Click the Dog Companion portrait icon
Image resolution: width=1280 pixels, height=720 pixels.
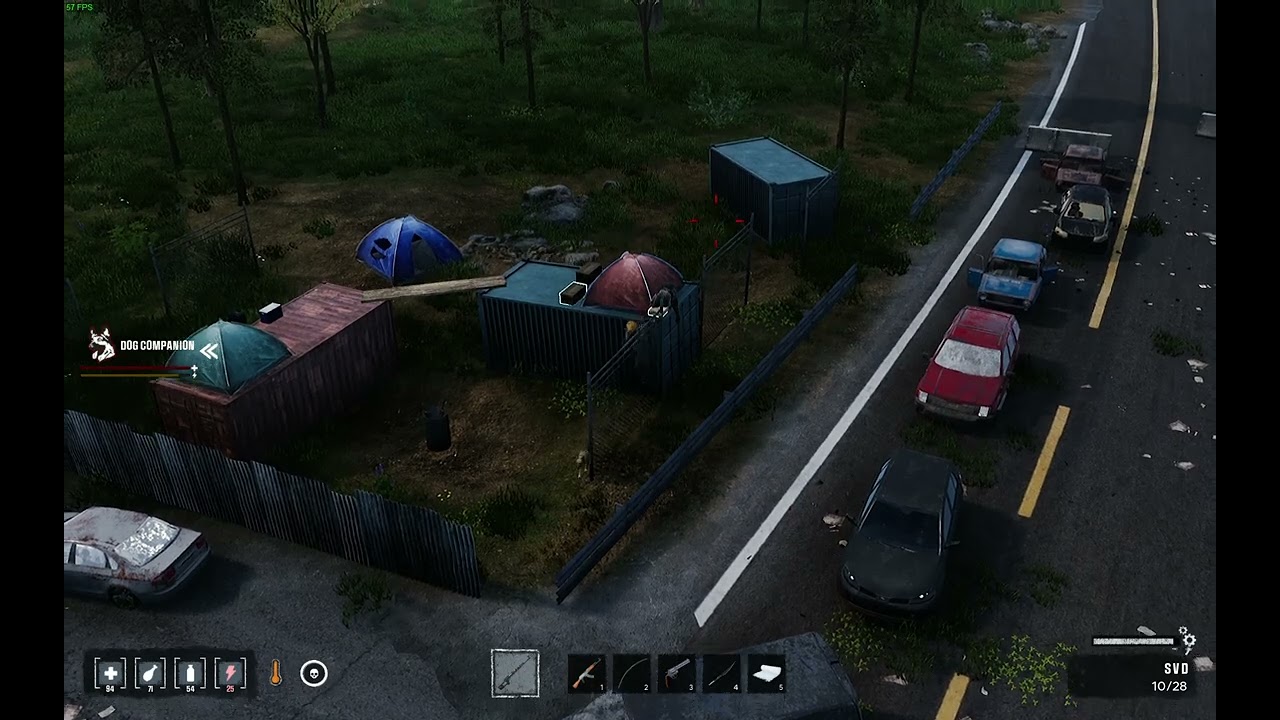point(101,345)
